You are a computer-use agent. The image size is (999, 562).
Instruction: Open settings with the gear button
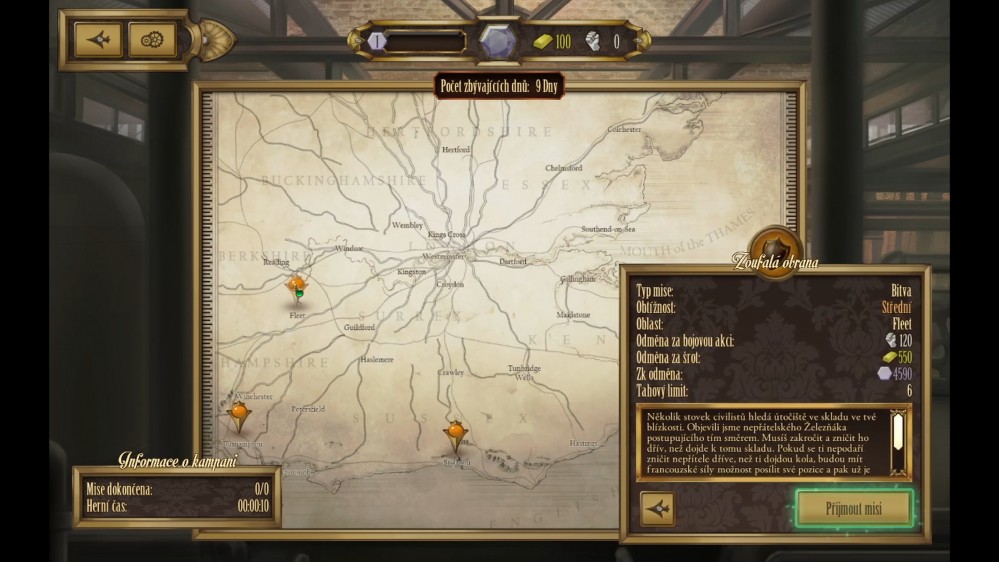(152, 40)
